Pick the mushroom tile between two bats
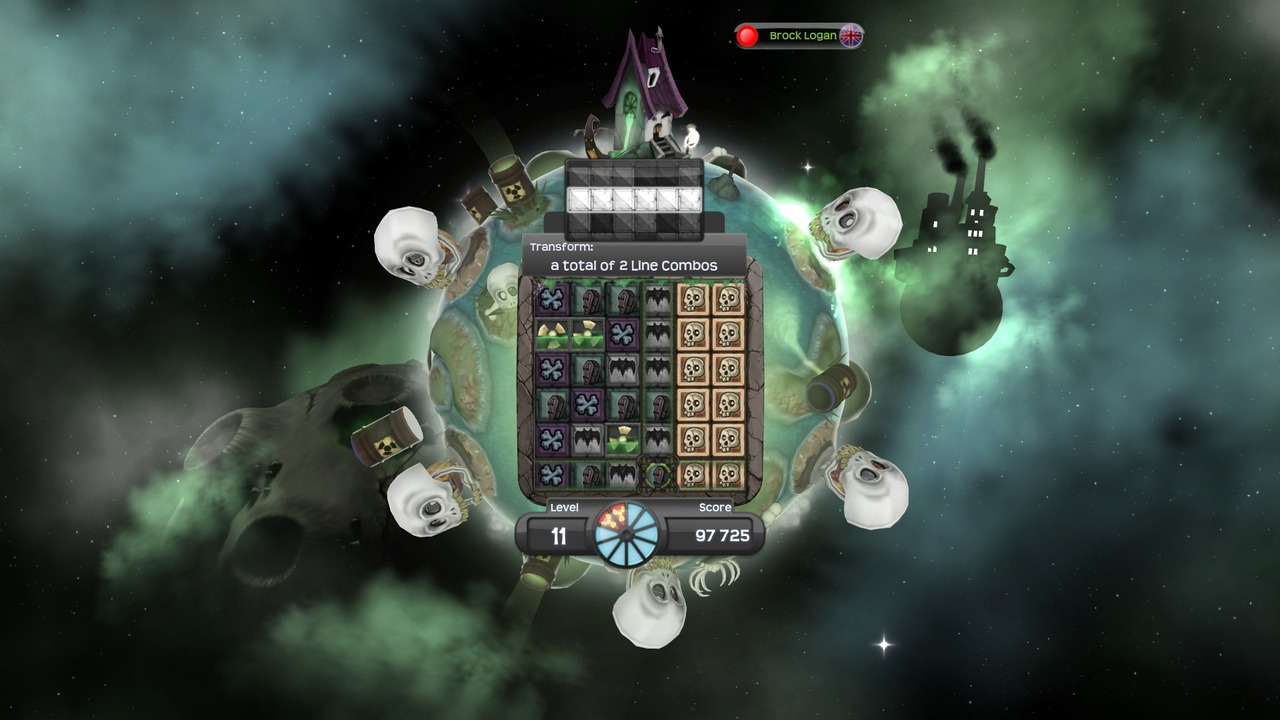The height and width of the screenshot is (720, 1280). tap(622, 437)
